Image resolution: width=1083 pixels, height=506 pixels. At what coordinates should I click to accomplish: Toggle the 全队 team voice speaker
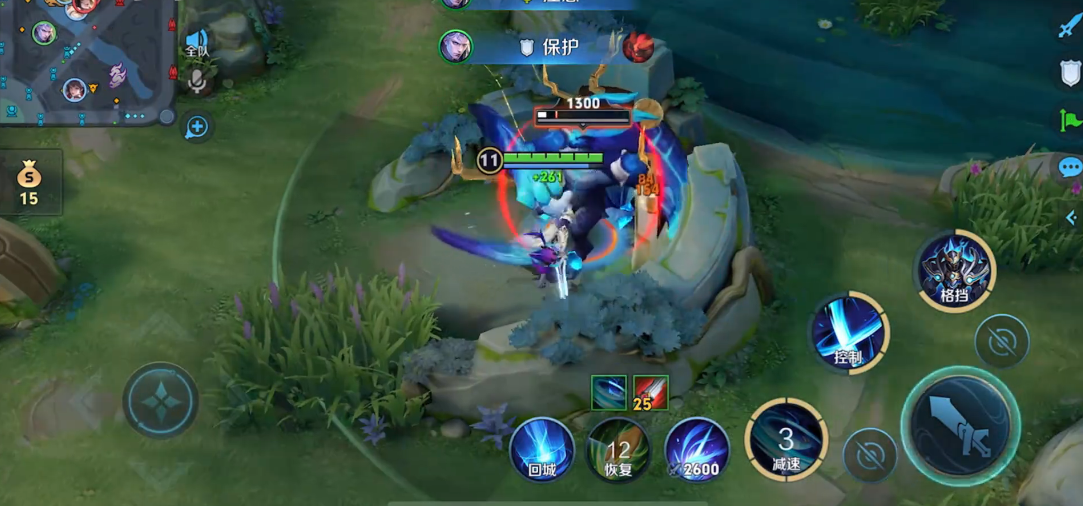197,43
